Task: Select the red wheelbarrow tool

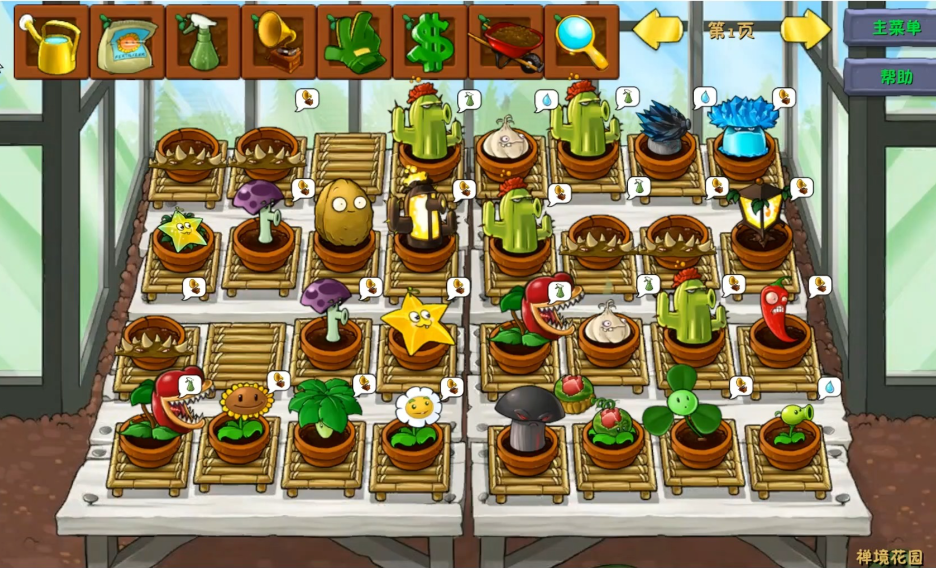Action: point(506,42)
